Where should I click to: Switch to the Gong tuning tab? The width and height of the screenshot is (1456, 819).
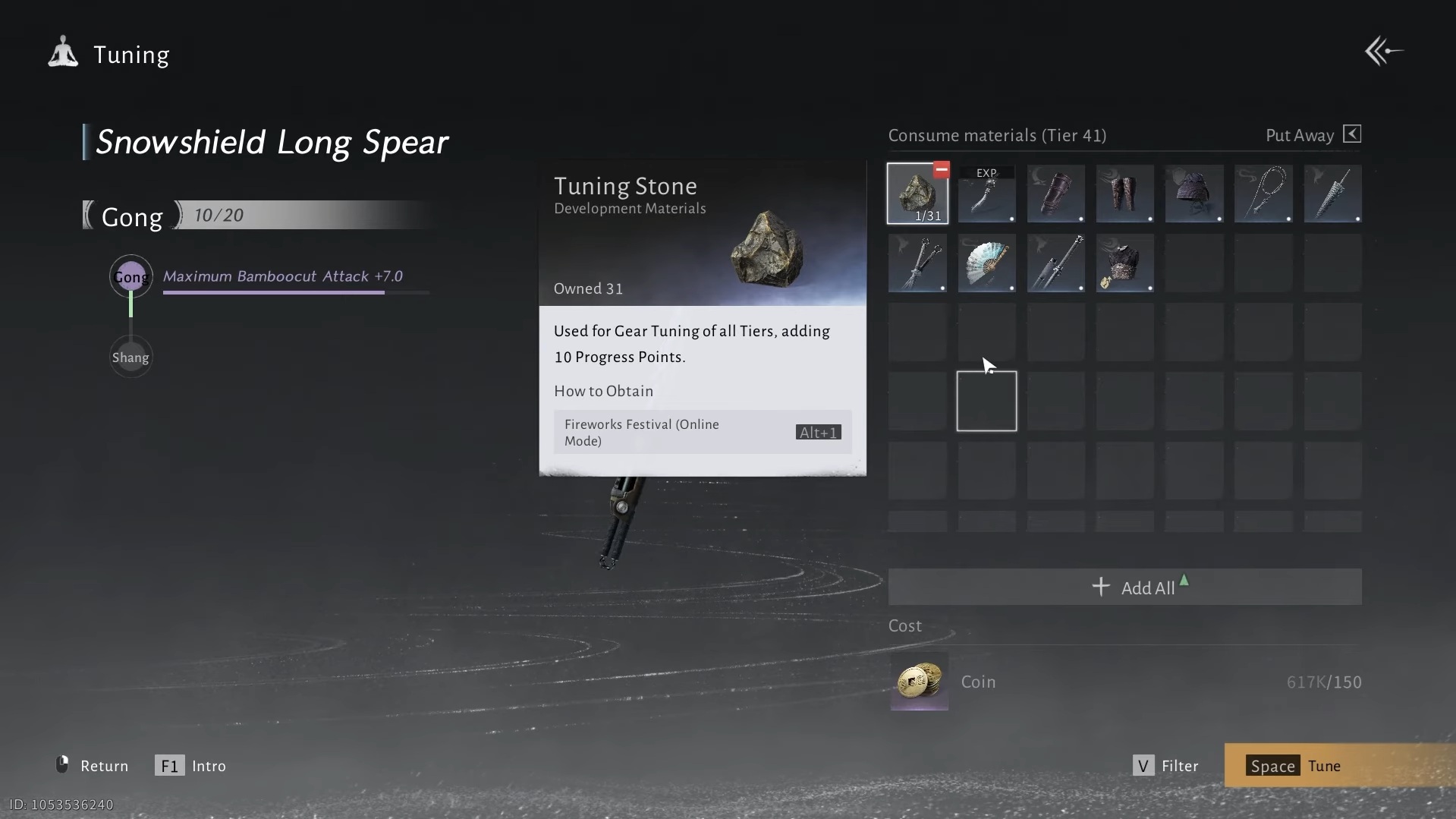click(133, 216)
